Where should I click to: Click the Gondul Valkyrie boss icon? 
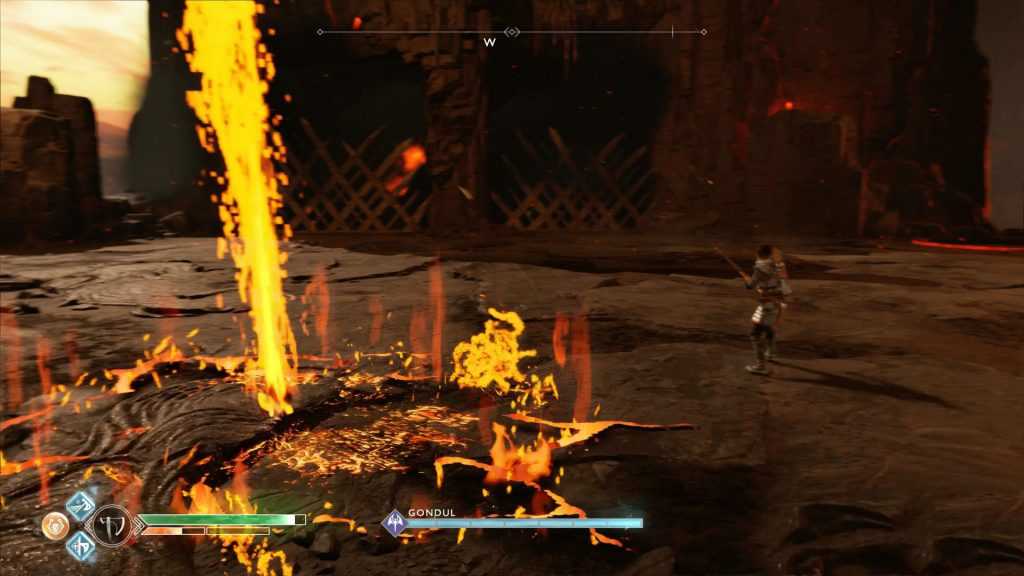[x=395, y=522]
